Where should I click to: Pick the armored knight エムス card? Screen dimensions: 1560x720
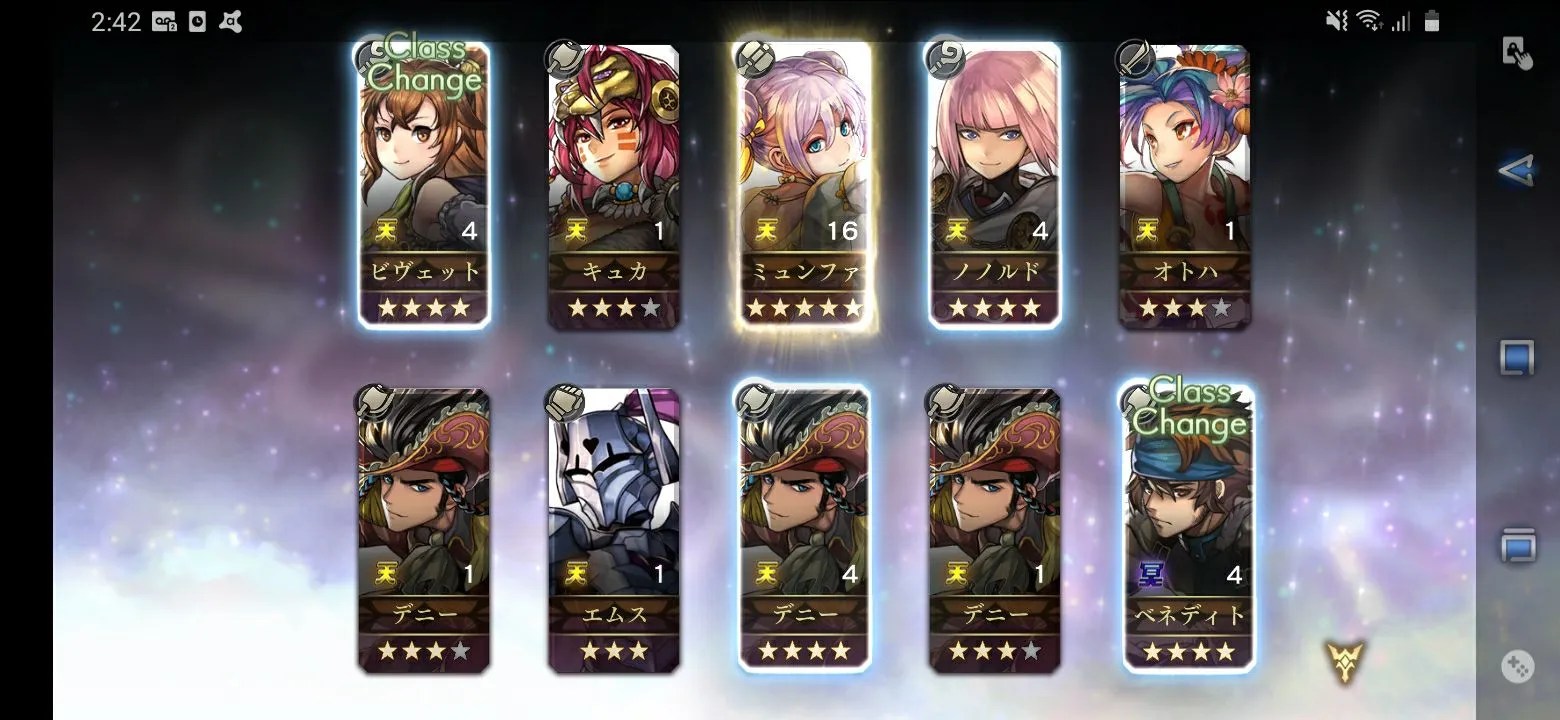[613, 530]
